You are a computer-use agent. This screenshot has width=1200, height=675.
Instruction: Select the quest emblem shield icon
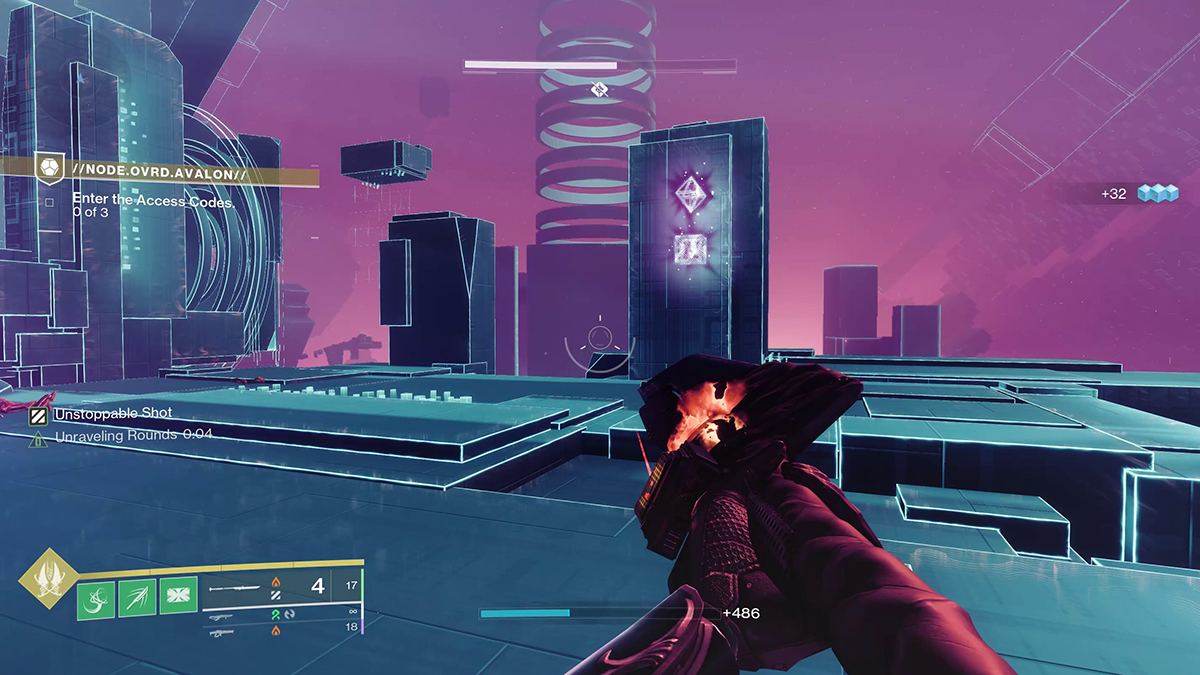coord(48,167)
